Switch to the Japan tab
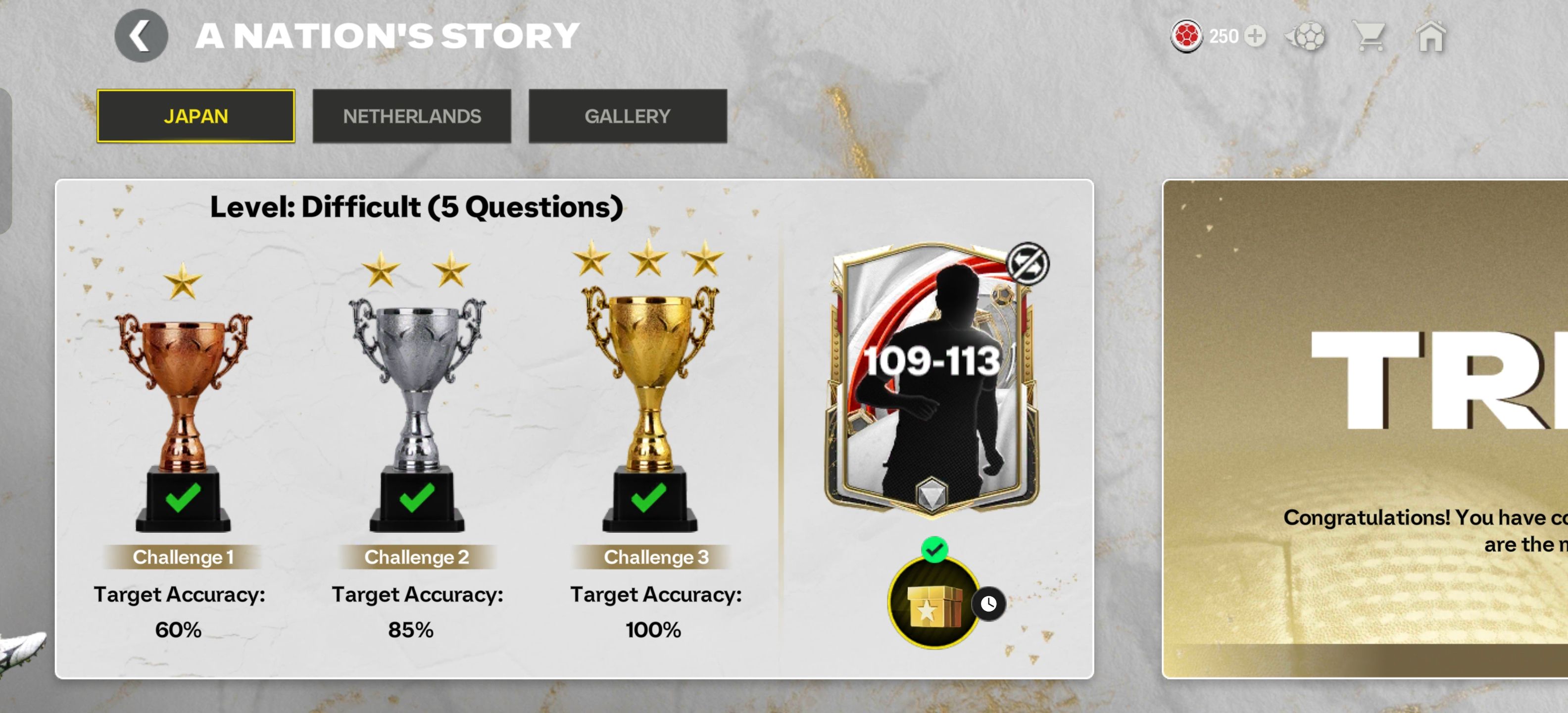 tap(196, 116)
